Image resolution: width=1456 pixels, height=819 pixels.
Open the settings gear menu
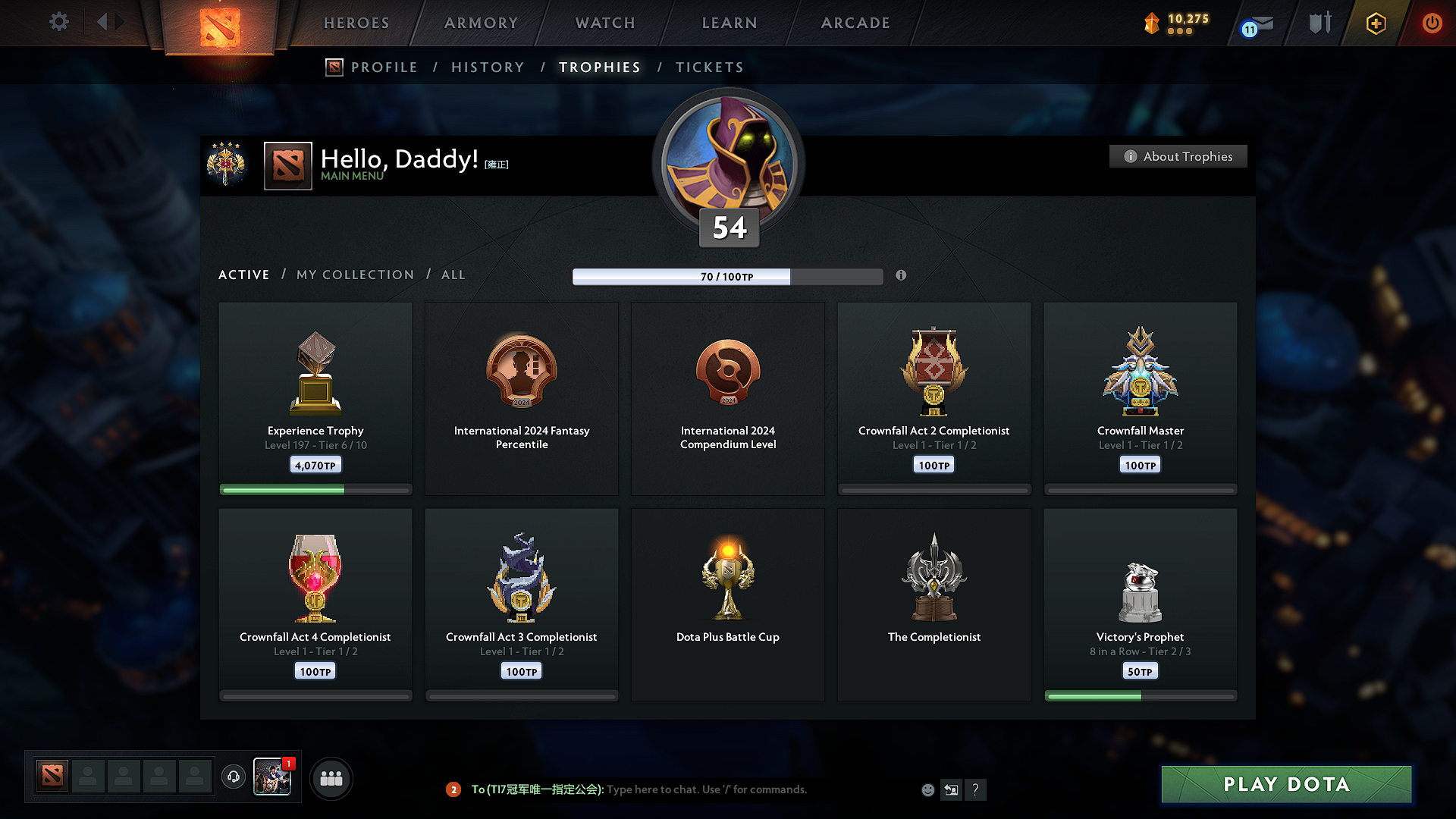pos(58,22)
